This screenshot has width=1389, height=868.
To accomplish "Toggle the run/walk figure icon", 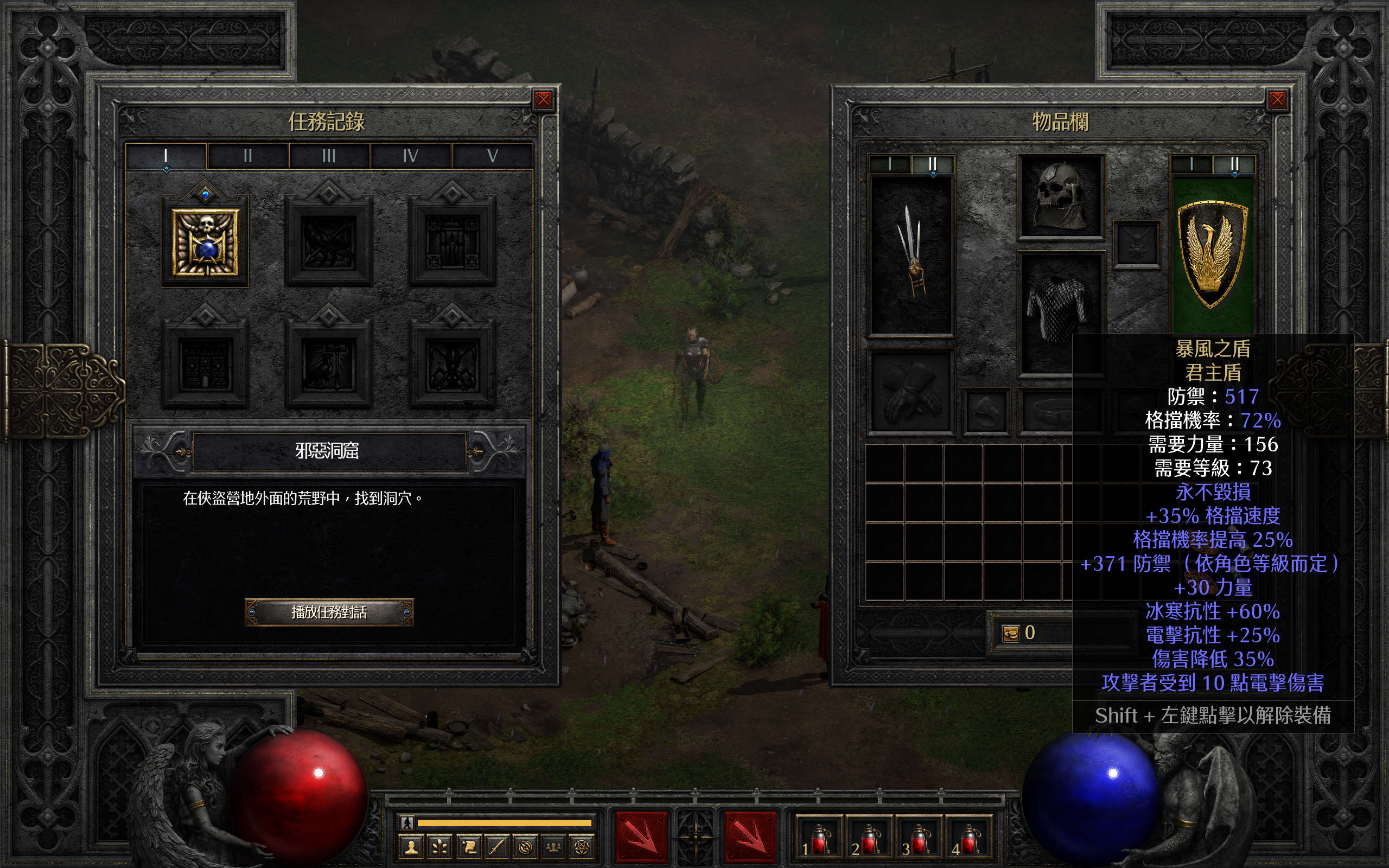I will click(407, 822).
